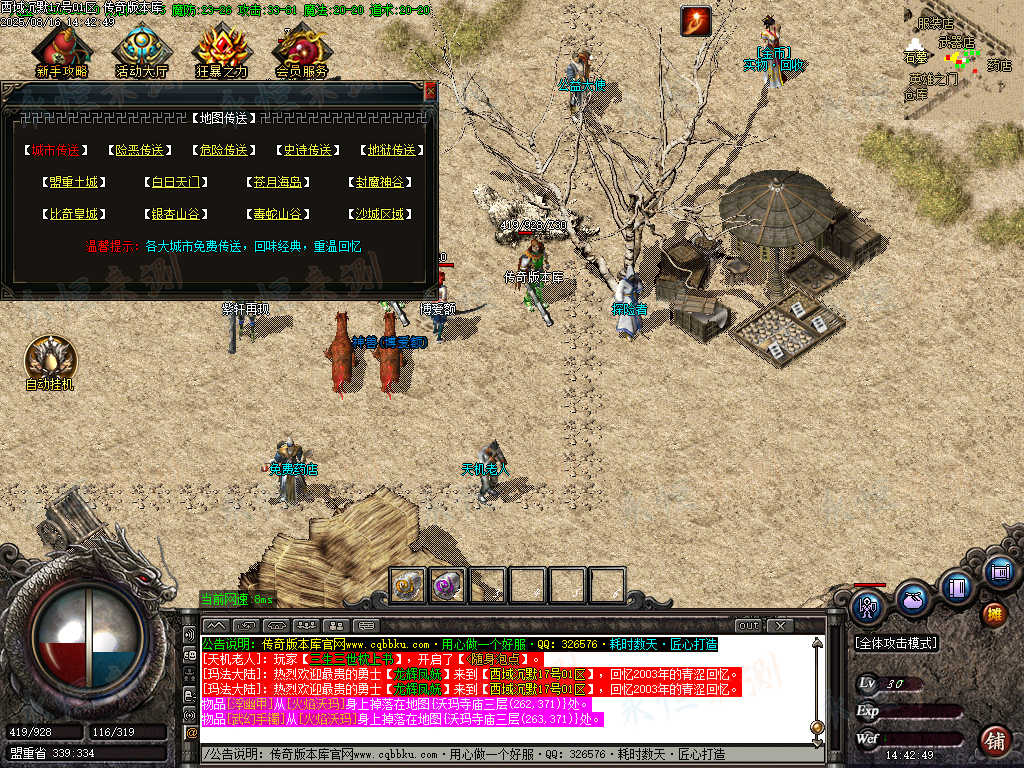Toggle the 自动挂机 auto-battle icon
The height and width of the screenshot is (768, 1024).
(50, 362)
